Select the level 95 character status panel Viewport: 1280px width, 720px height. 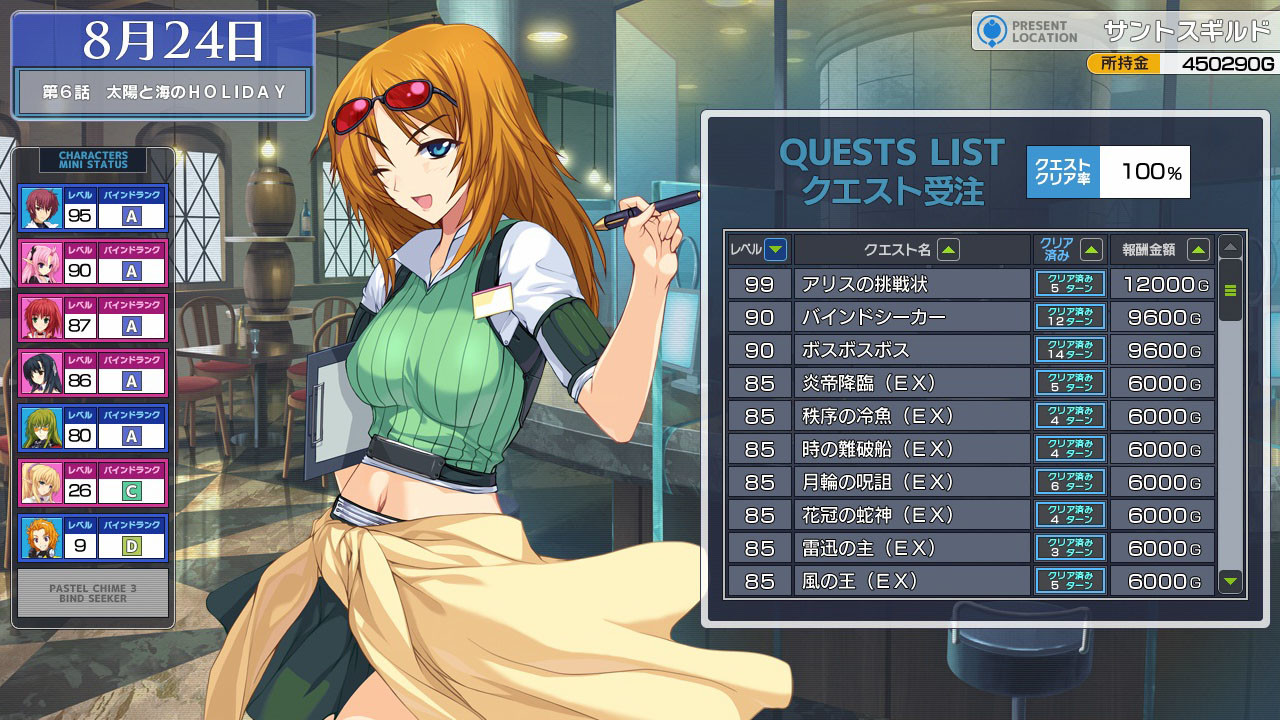(92, 208)
